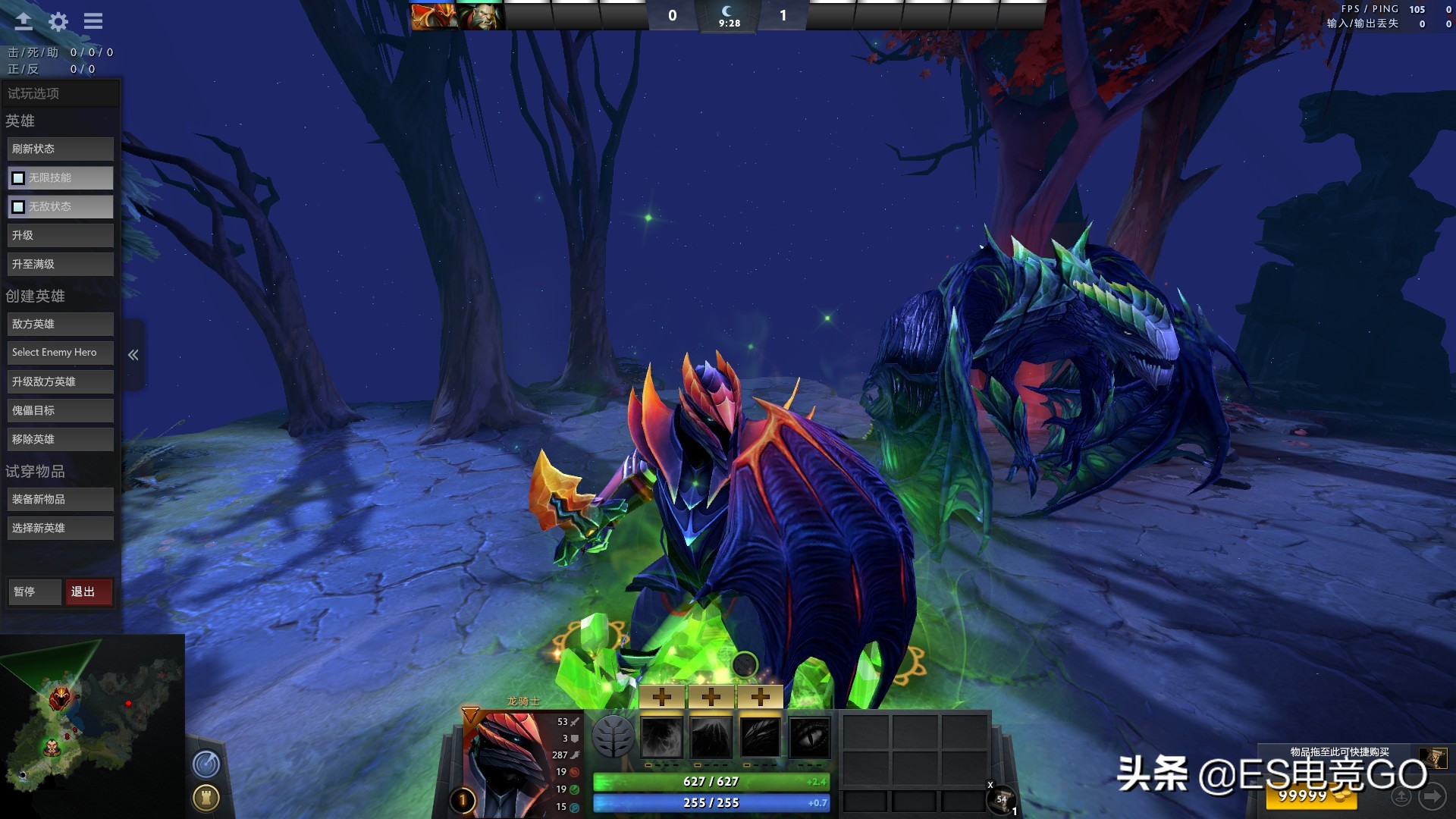Select the Dragon Tail ability icon

(710, 737)
